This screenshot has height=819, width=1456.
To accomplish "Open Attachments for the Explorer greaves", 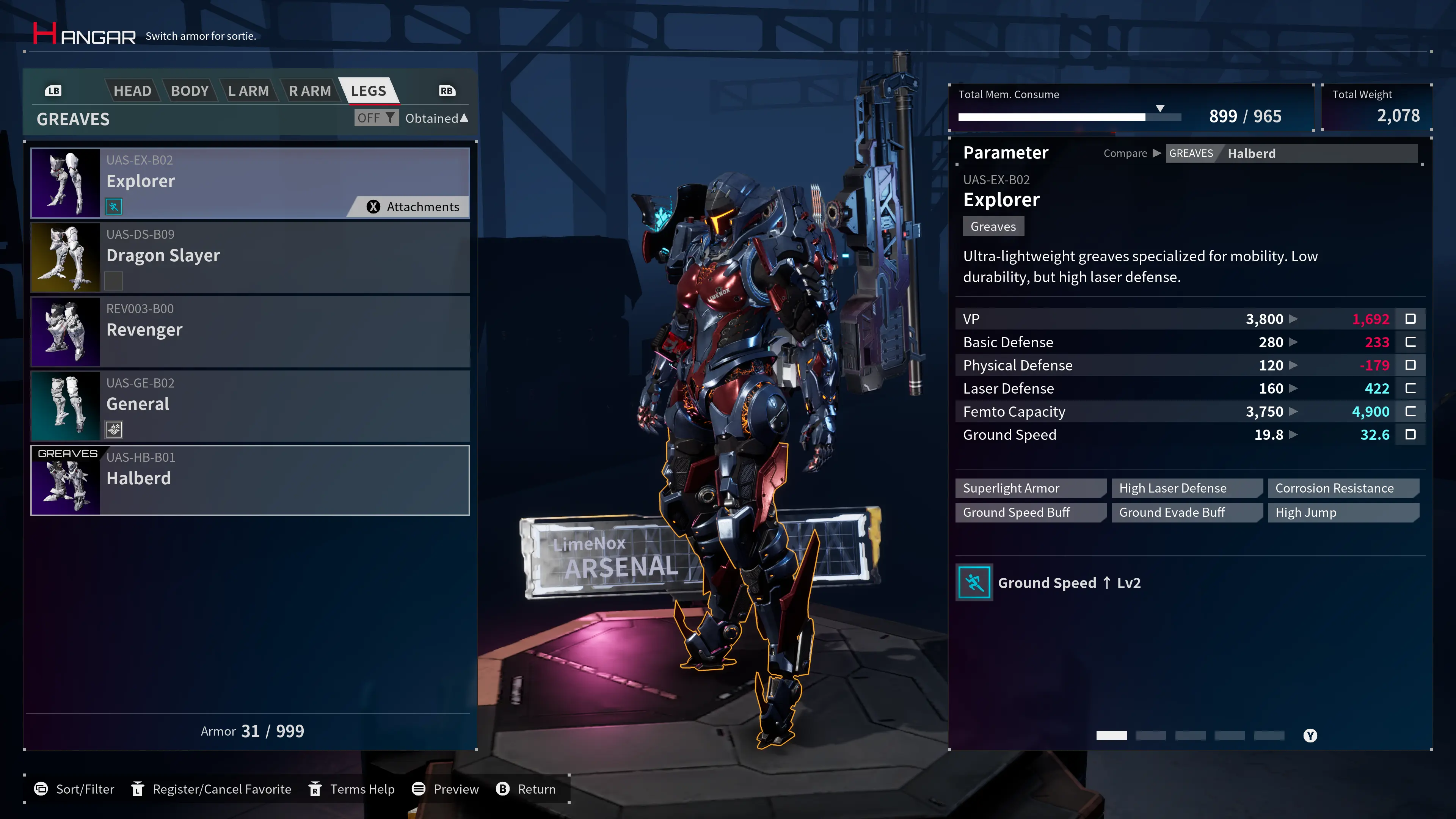I will 413,207.
